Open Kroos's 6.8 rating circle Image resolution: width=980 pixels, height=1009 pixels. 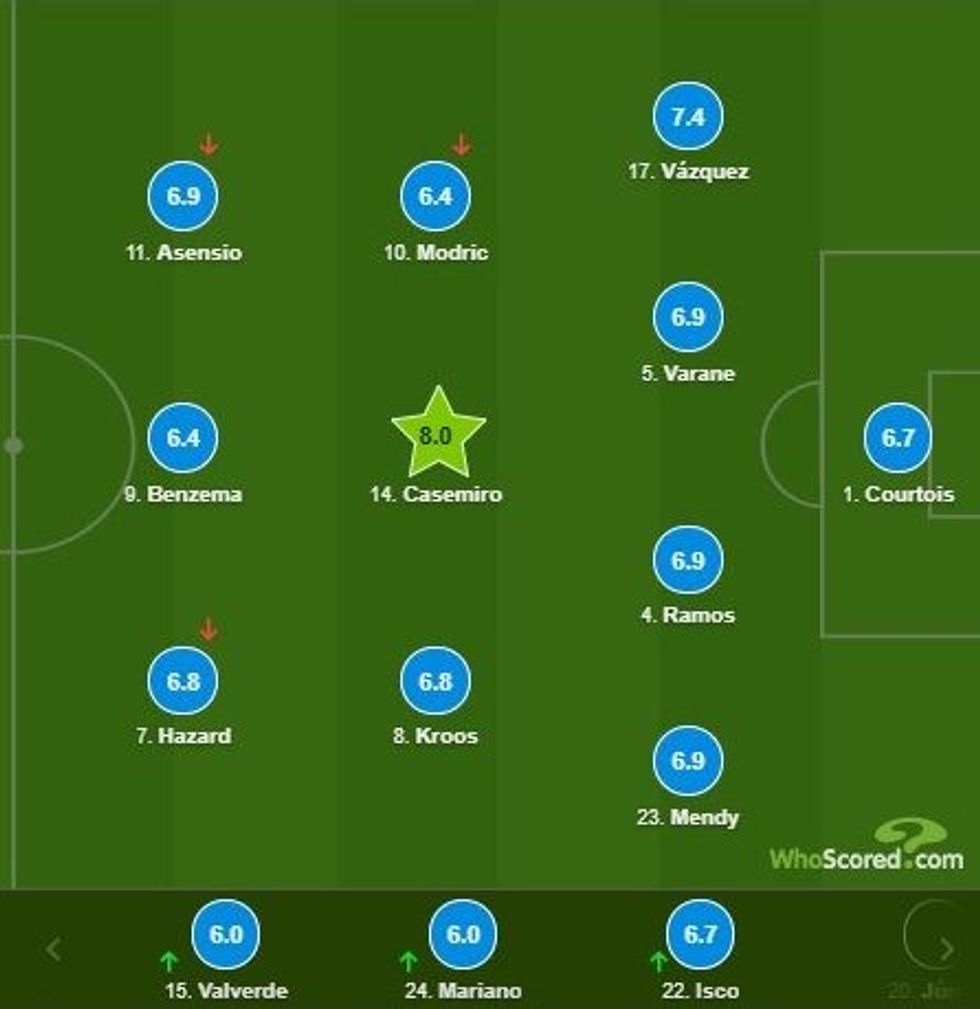[x=436, y=681]
